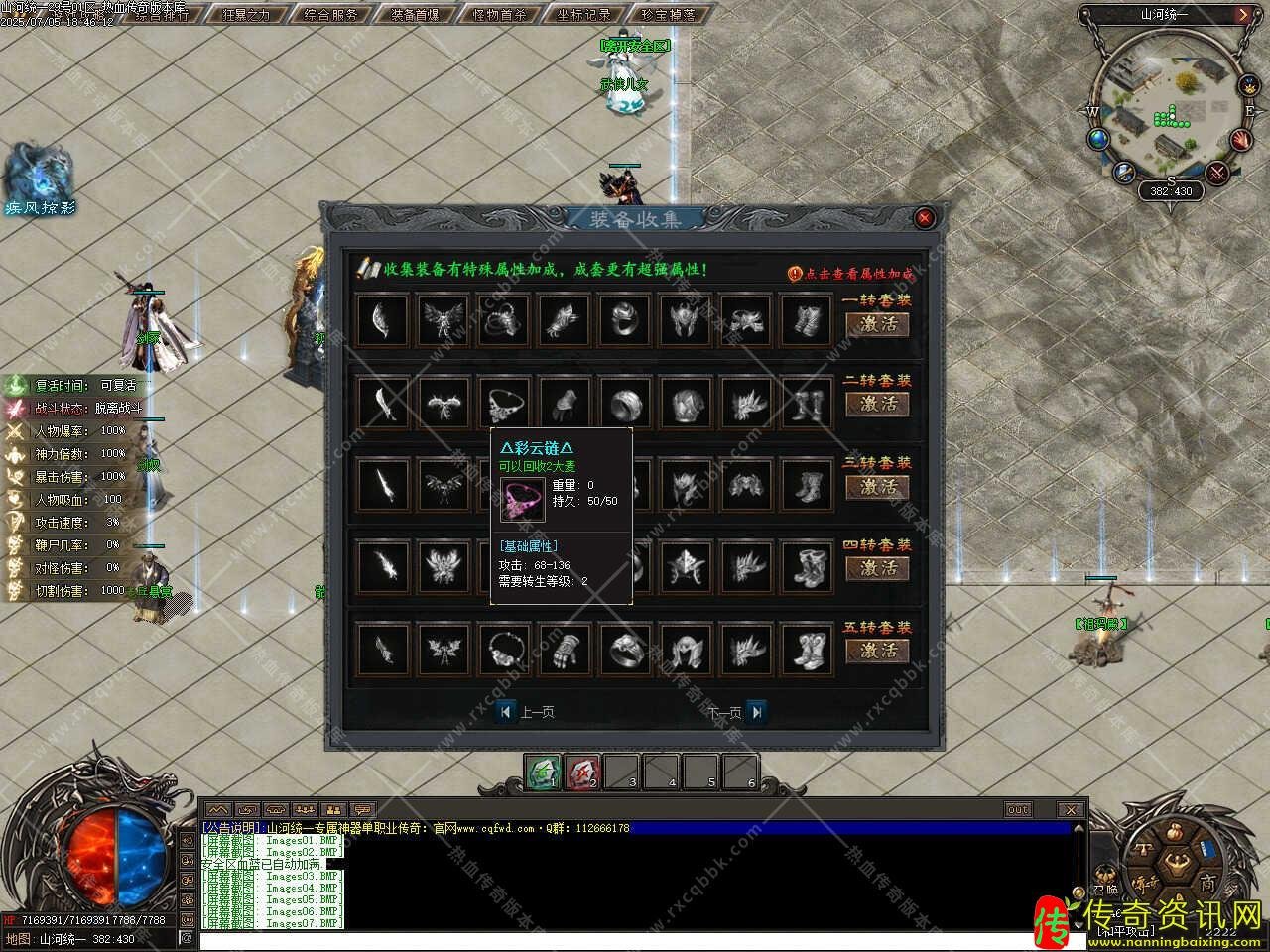Click the crossed swords icon by minimap
The width and height of the screenshot is (1270, 952).
pos(1218,172)
